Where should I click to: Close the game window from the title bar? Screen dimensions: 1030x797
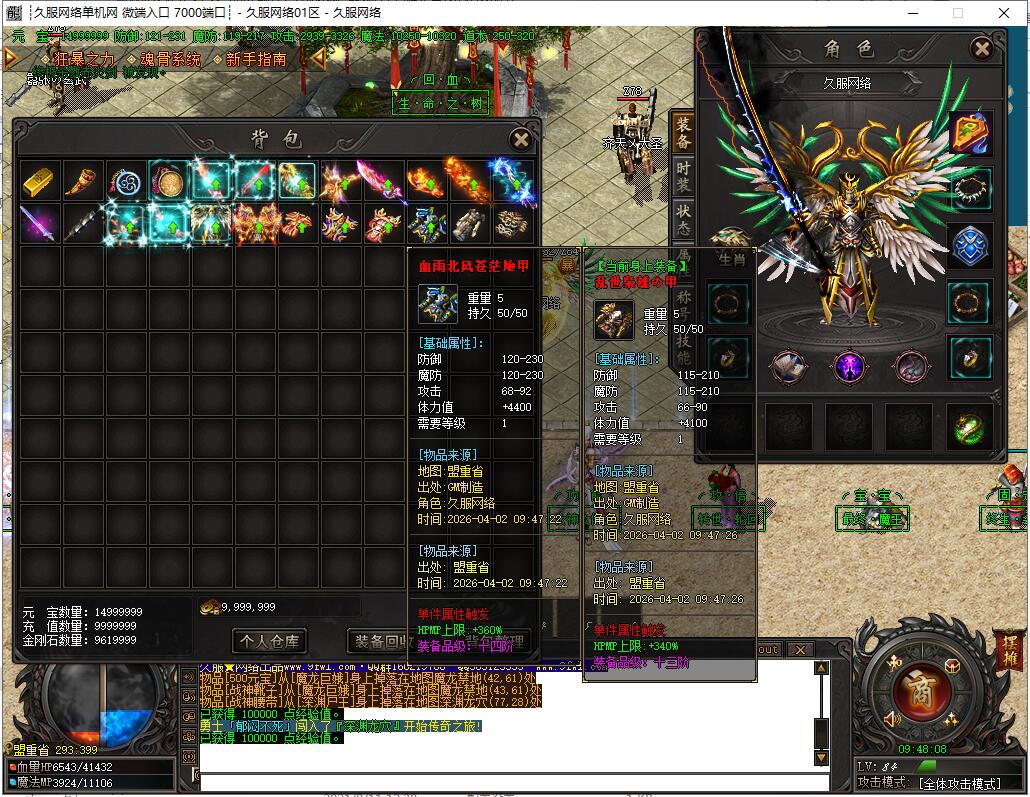[1005, 13]
